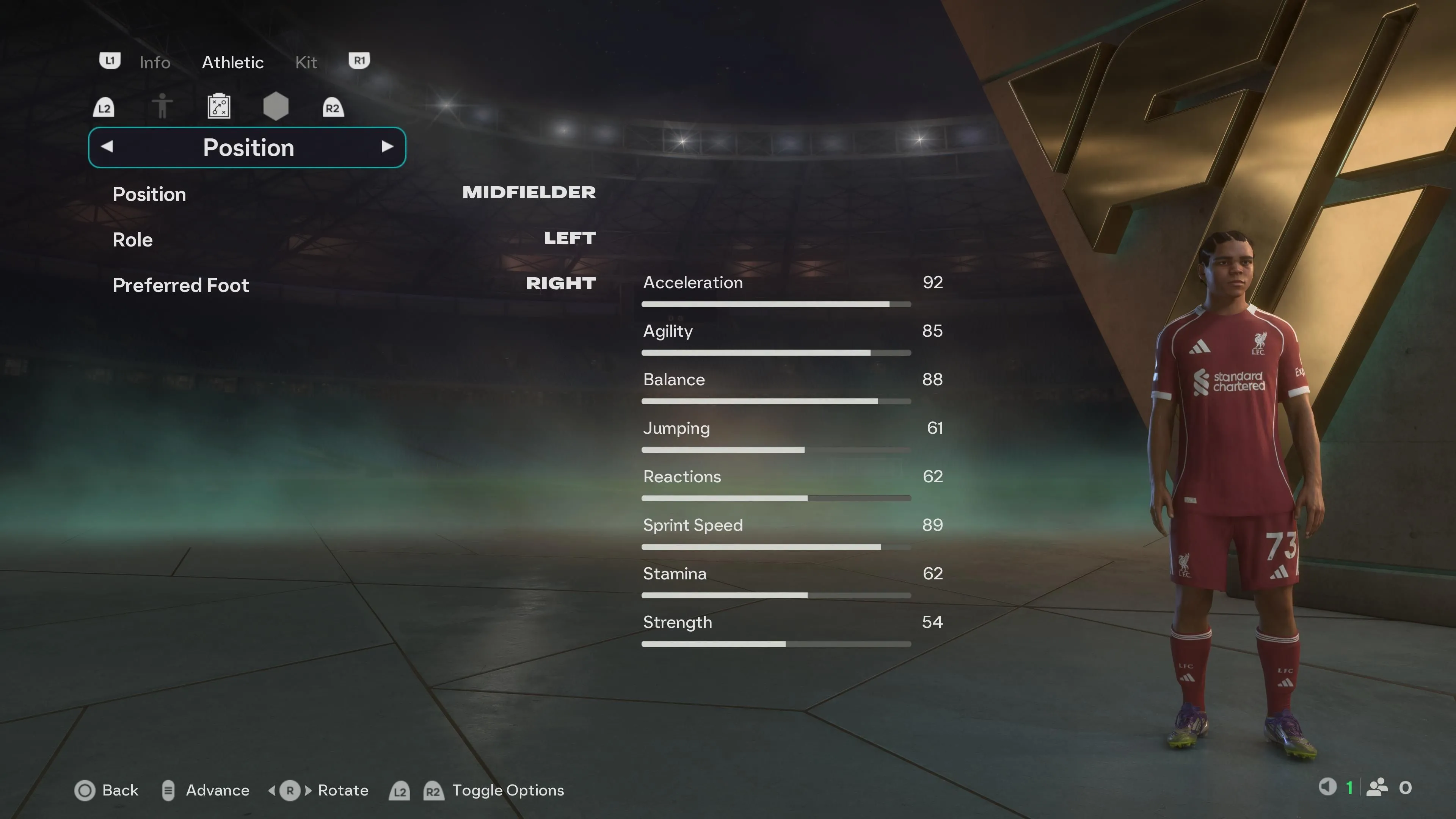Go back with the Back button
The image size is (1456, 819).
107,790
